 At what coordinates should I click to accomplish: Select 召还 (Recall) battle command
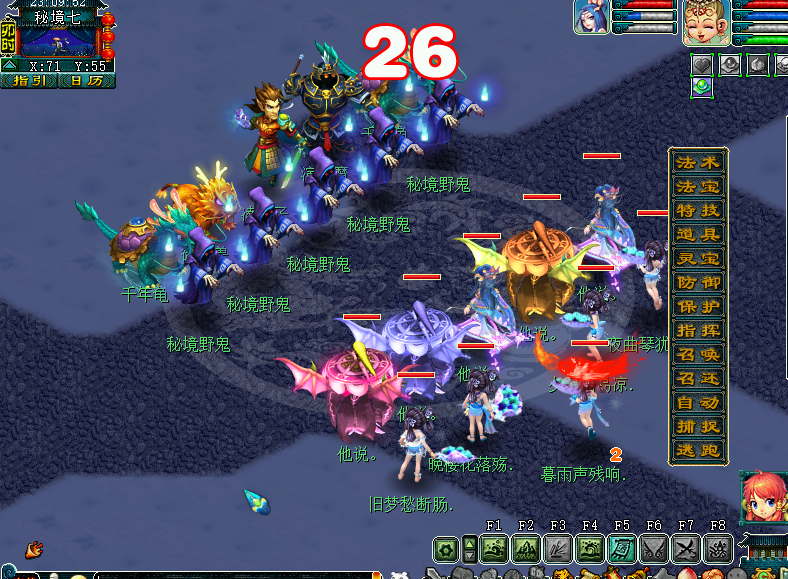pyautogui.click(x=697, y=378)
